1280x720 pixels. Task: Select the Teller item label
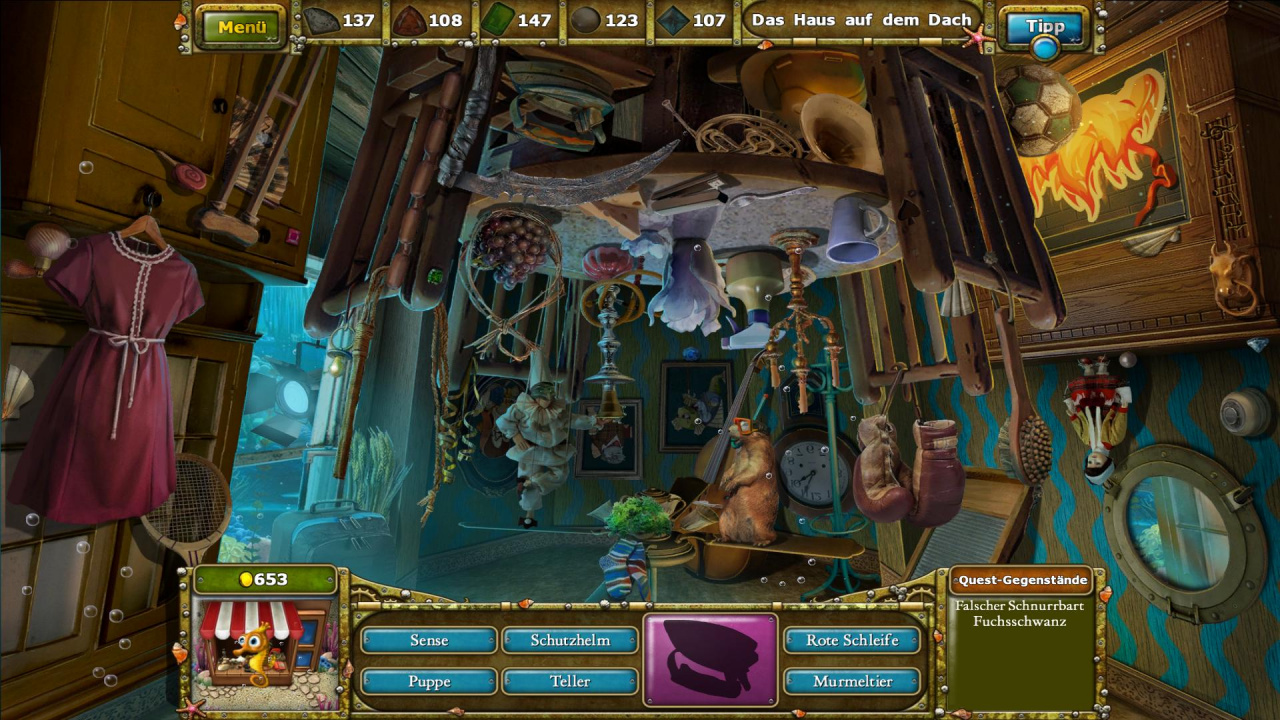click(570, 681)
